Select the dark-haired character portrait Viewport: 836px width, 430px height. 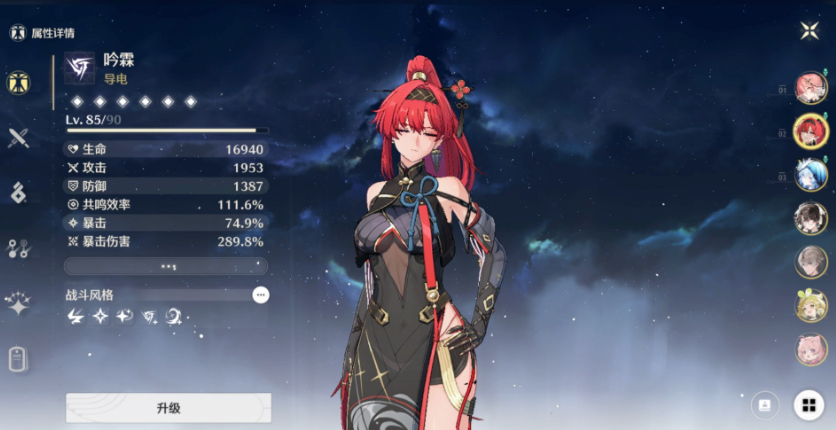810,218
